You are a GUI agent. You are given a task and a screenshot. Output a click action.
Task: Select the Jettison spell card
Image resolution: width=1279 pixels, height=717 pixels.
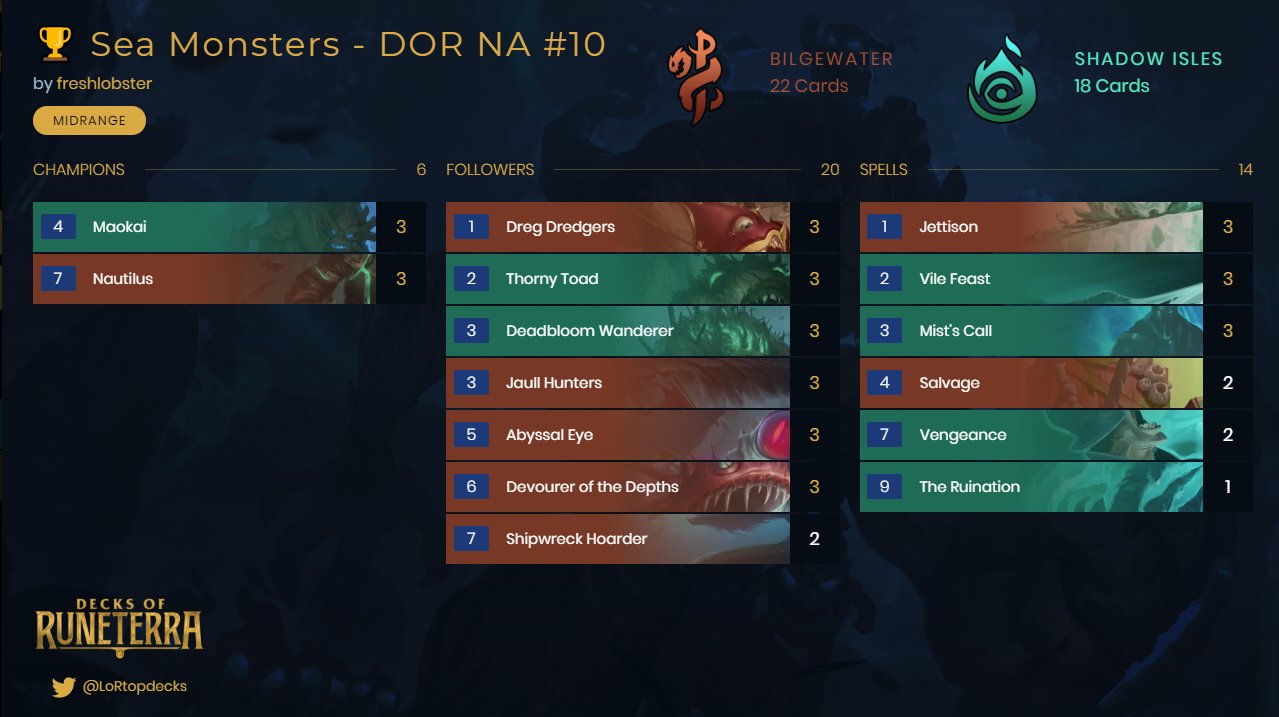(x=1031, y=227)
